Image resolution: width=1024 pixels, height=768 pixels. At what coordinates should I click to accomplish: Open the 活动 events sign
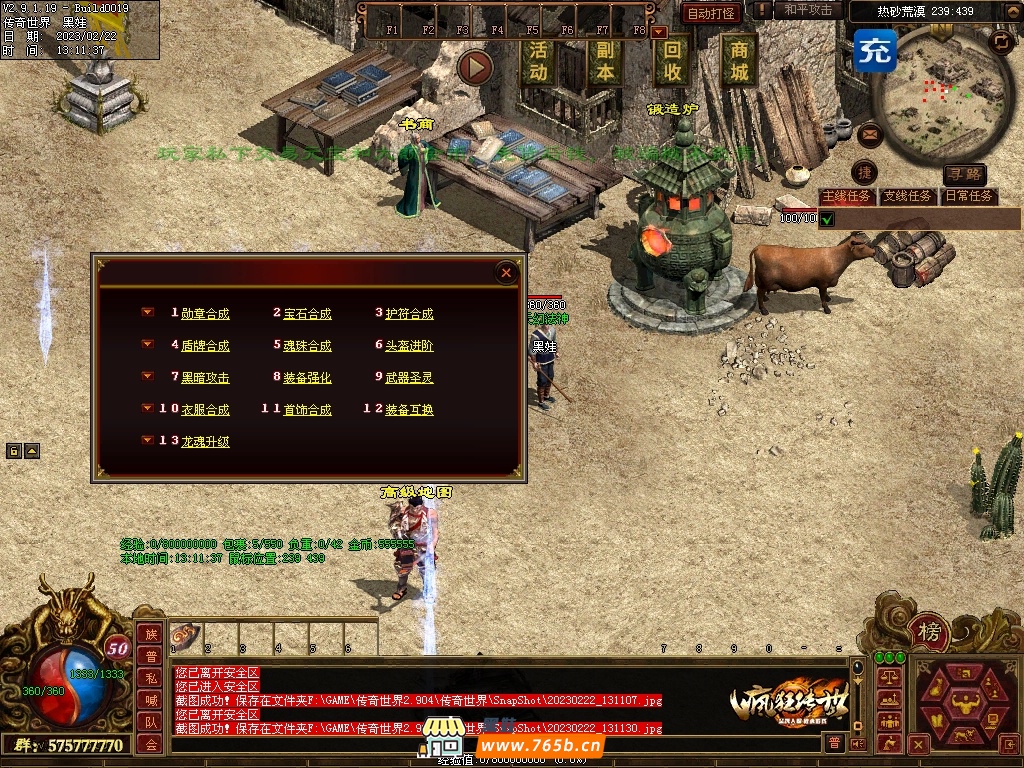tap(538, 61)
